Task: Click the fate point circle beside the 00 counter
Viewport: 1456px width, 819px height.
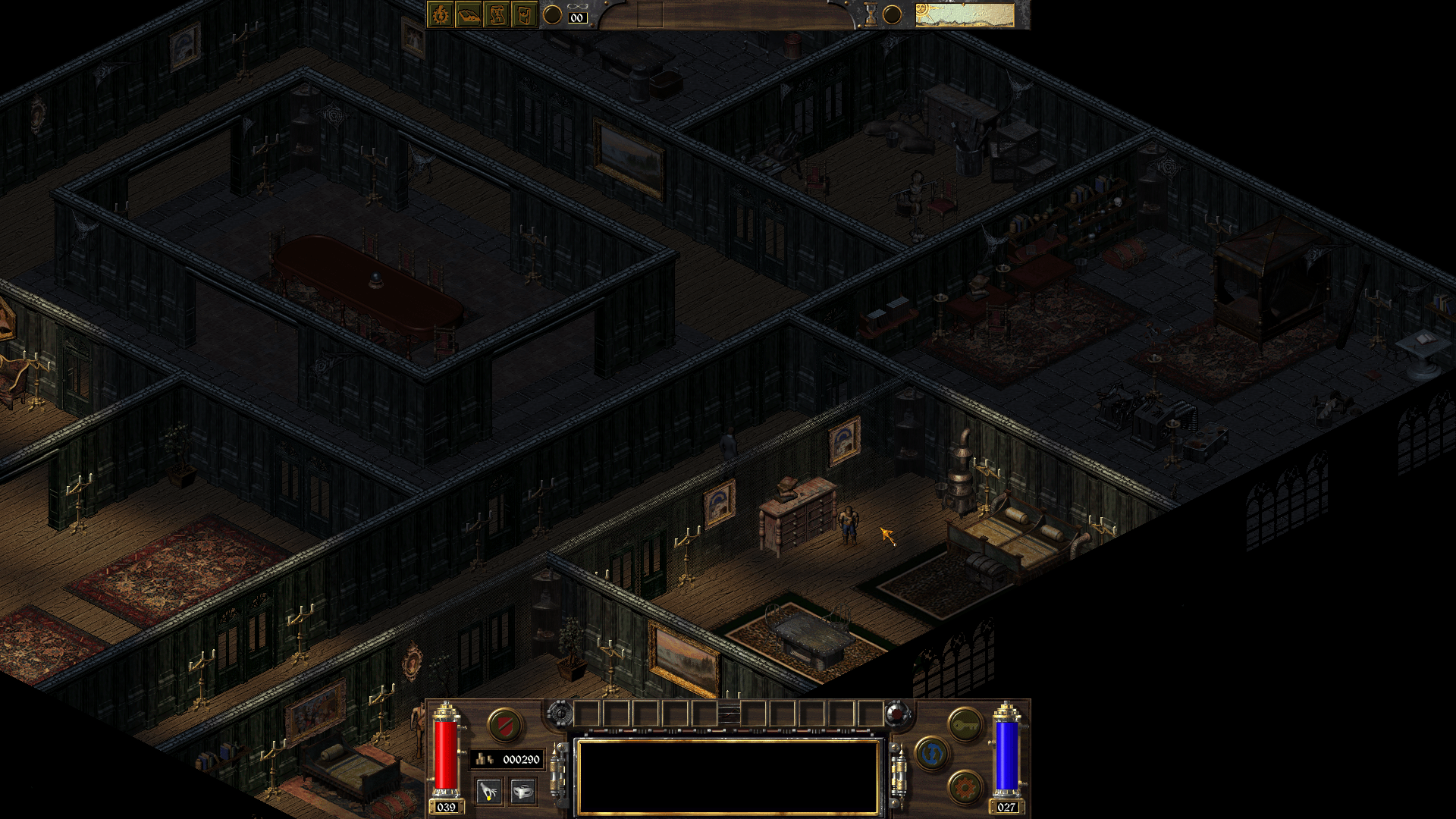Action: (x=553, y=17)
